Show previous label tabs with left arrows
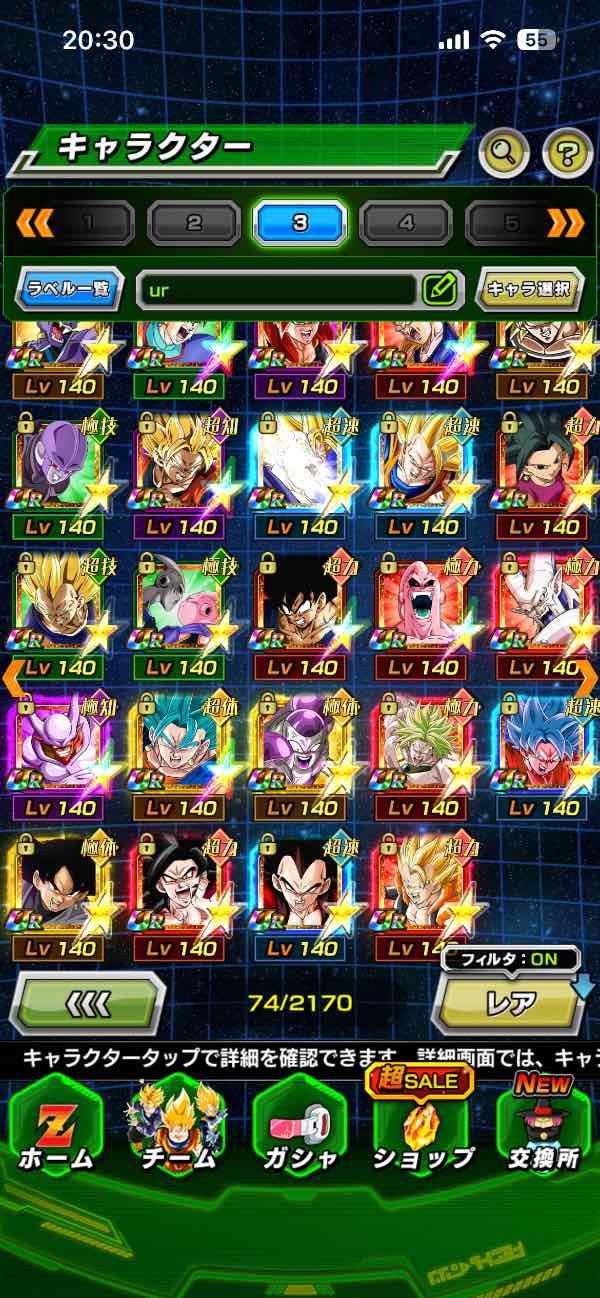This screenshot has width=600, height=1298. (34, 223)
